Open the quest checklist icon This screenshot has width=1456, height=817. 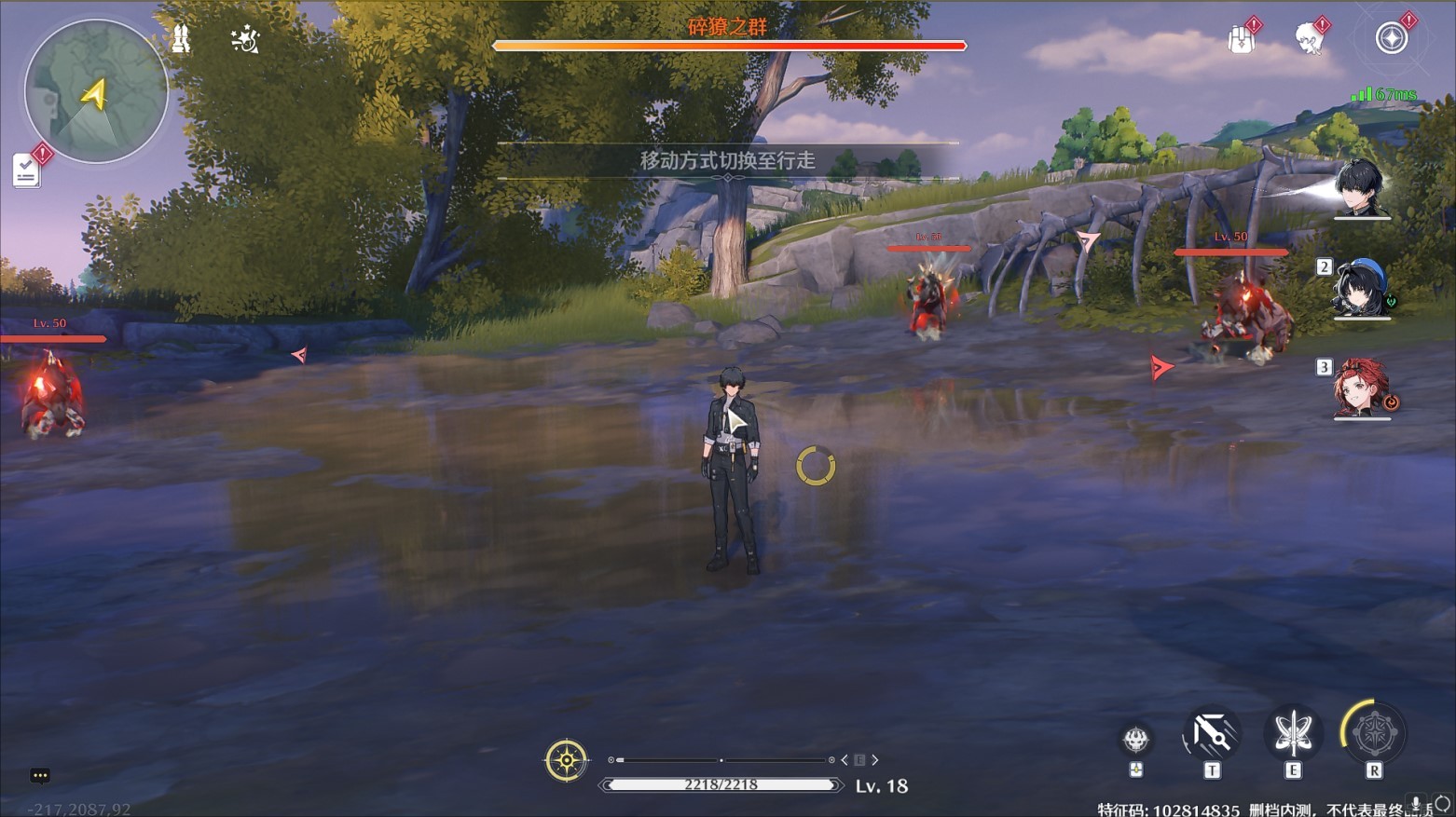tap(26, 170)
